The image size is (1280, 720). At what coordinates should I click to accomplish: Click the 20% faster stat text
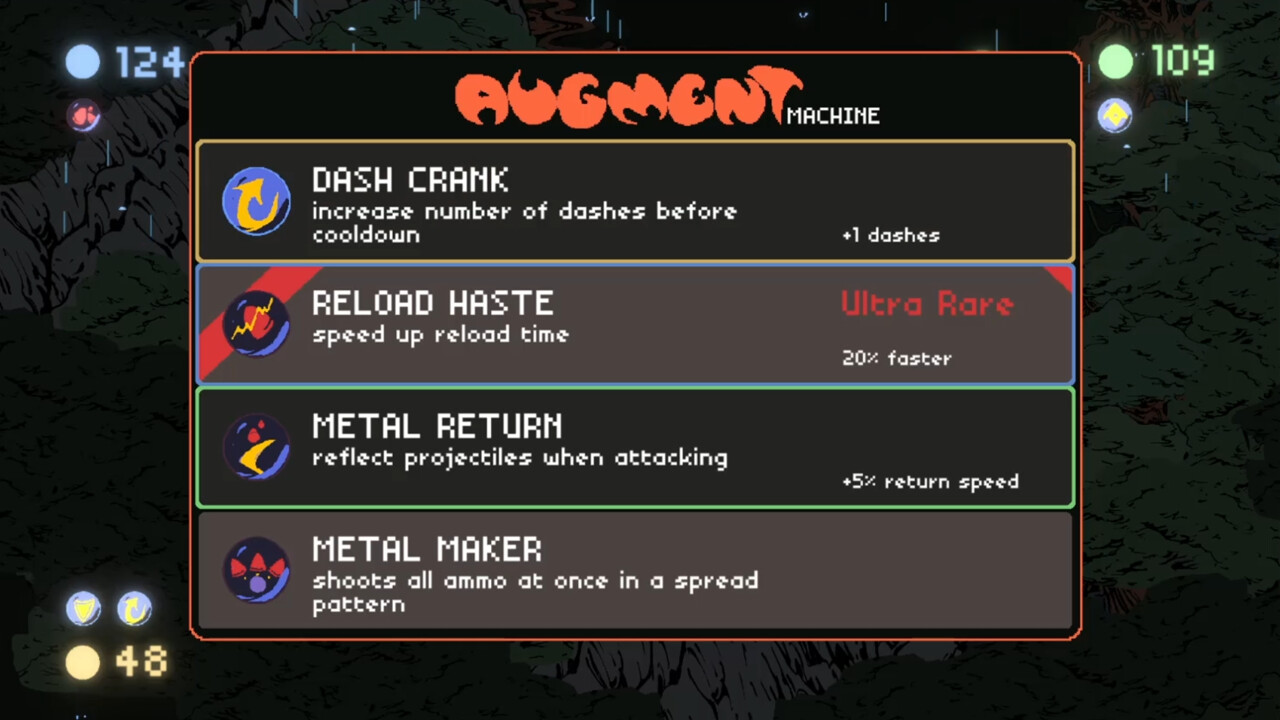[x=896, y=358]
